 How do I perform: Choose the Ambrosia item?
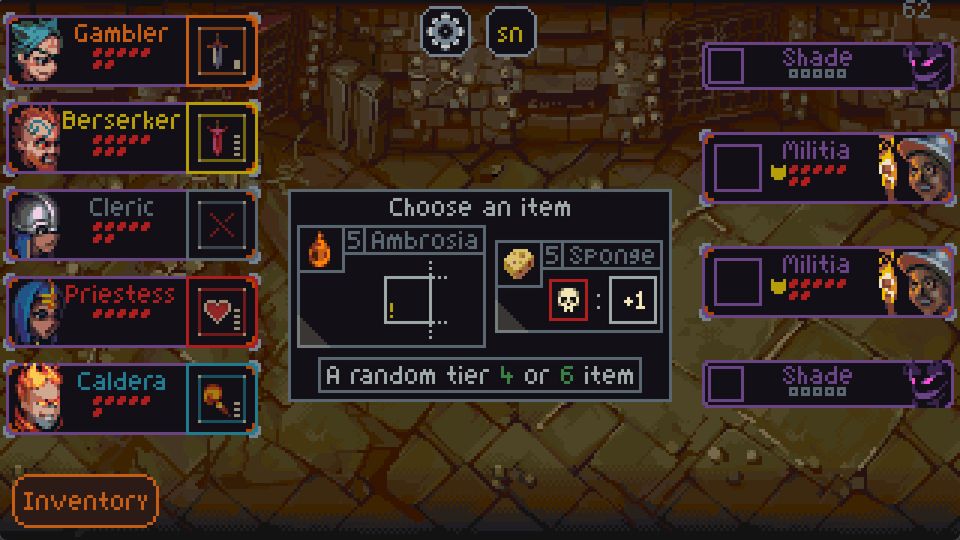point(391,286)
